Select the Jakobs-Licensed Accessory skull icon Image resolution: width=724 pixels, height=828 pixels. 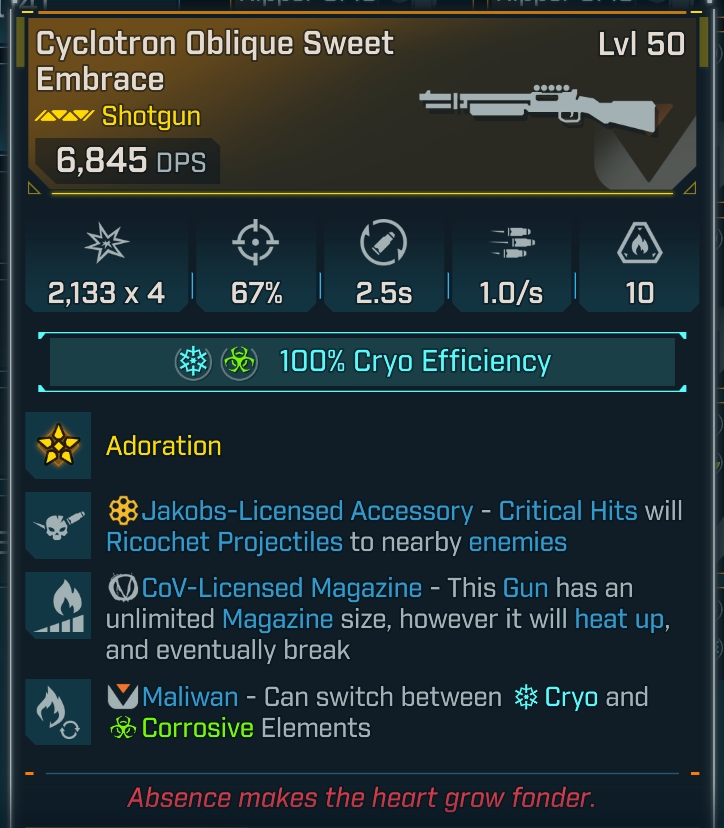tap(58, 527)
